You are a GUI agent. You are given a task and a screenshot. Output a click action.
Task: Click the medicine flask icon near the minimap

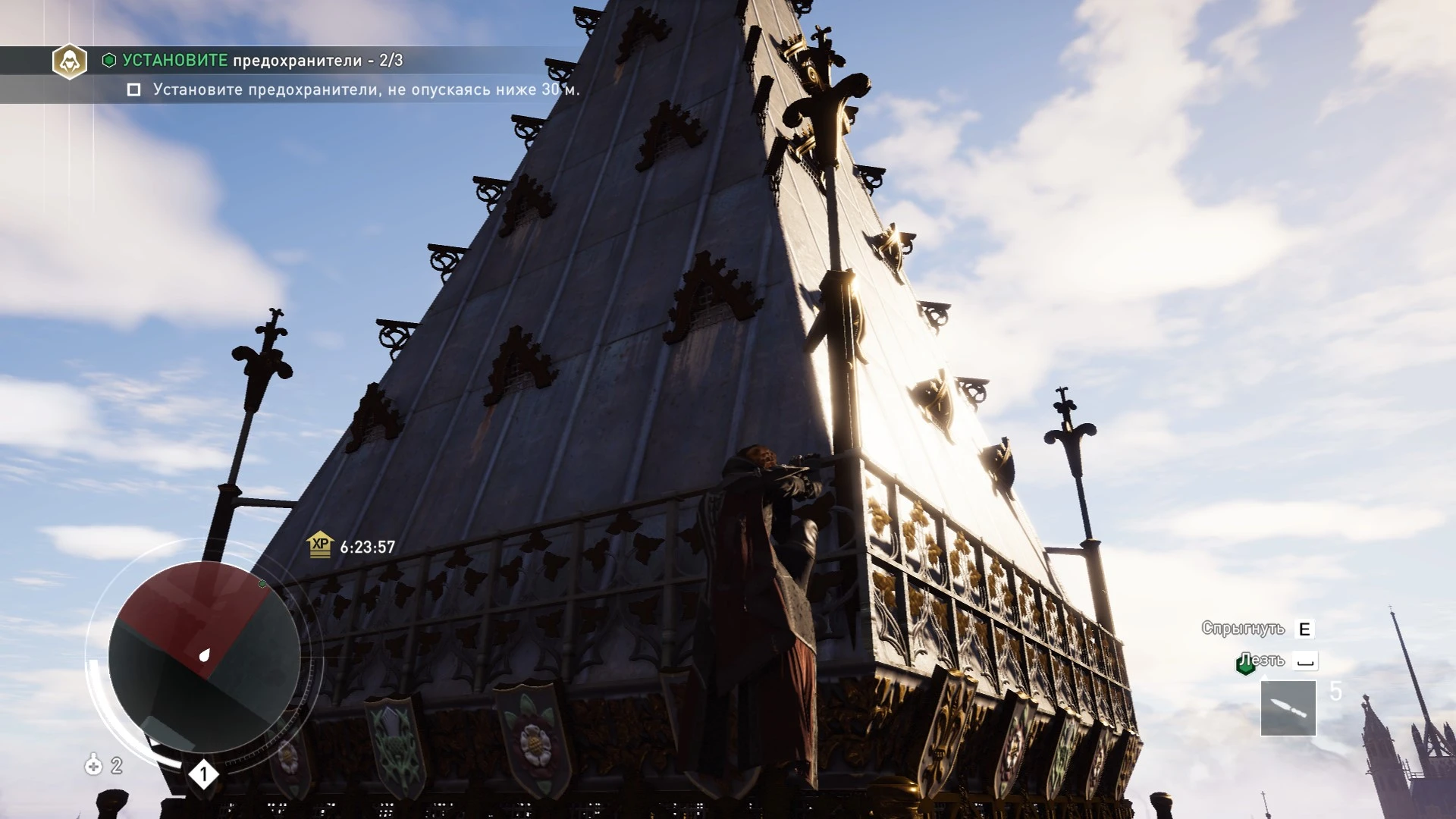pyautogui.click(x=94, y=764)
